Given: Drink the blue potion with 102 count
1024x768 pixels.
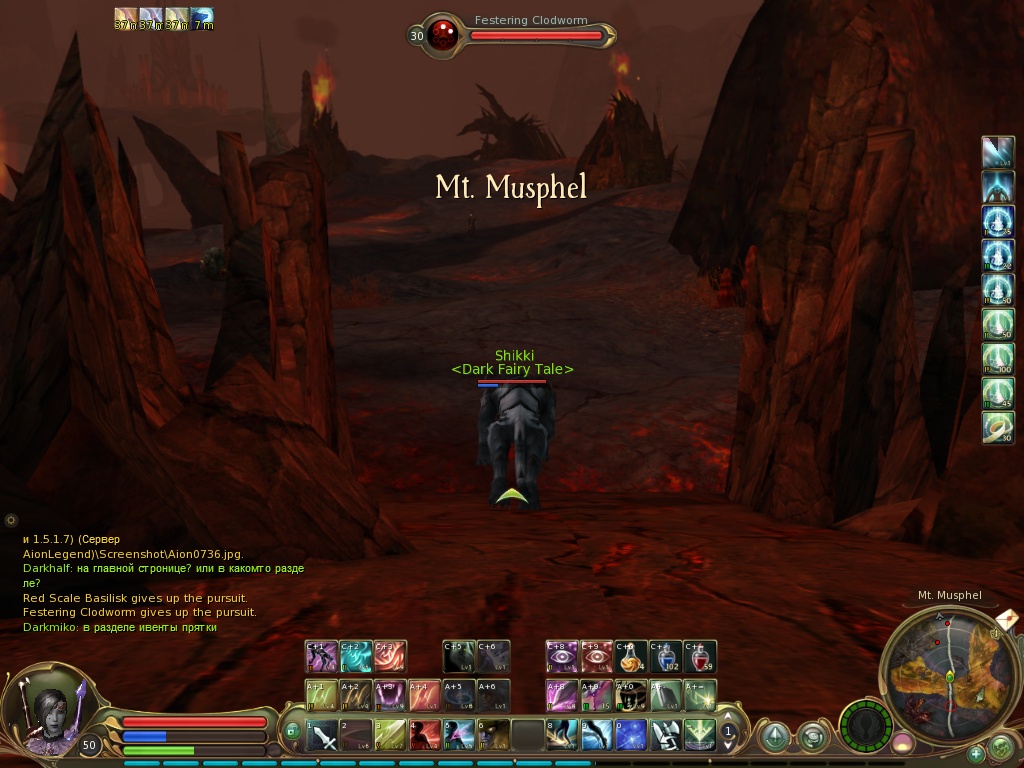Looking at the screenshot, I should click(x=666, y=657).
